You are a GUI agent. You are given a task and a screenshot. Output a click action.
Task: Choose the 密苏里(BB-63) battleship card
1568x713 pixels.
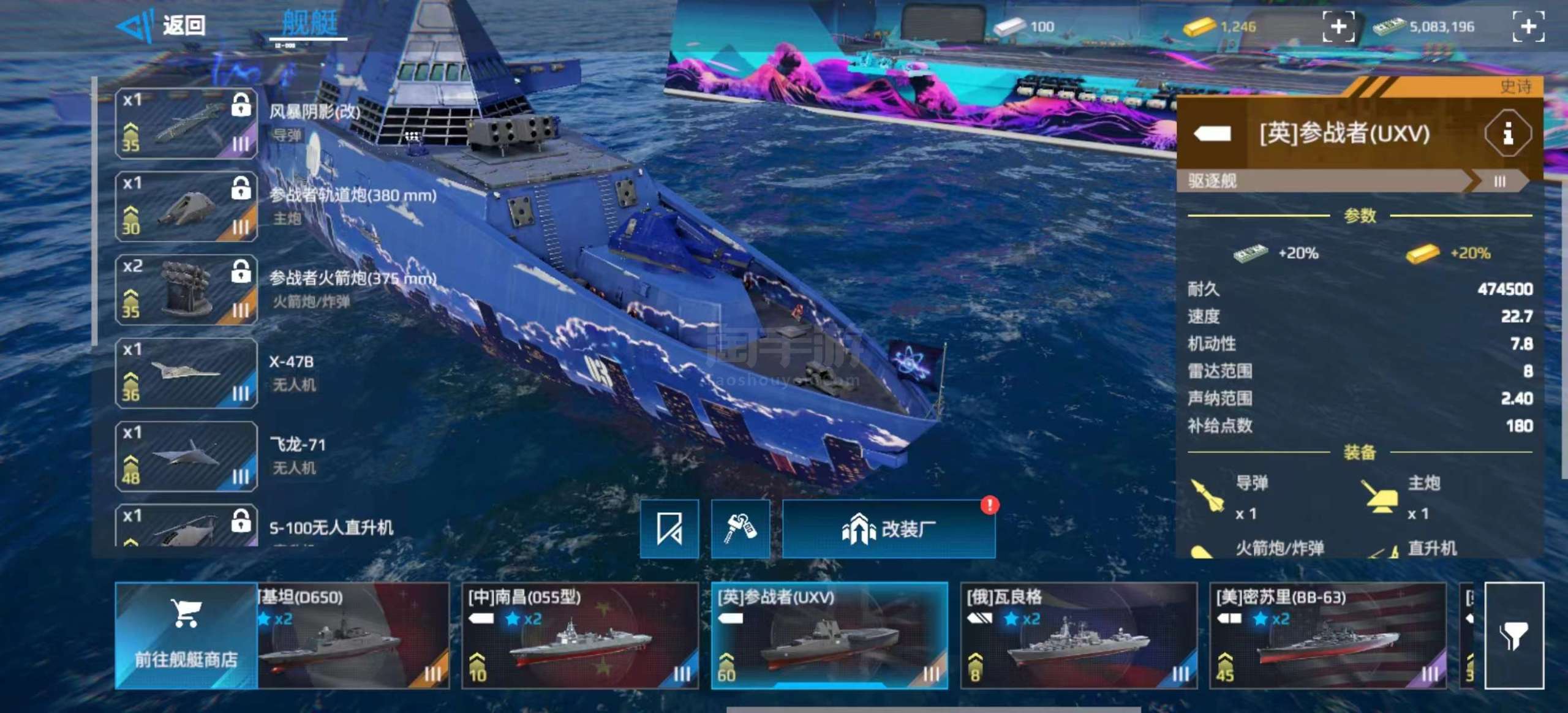click(x=1328, y=635)
